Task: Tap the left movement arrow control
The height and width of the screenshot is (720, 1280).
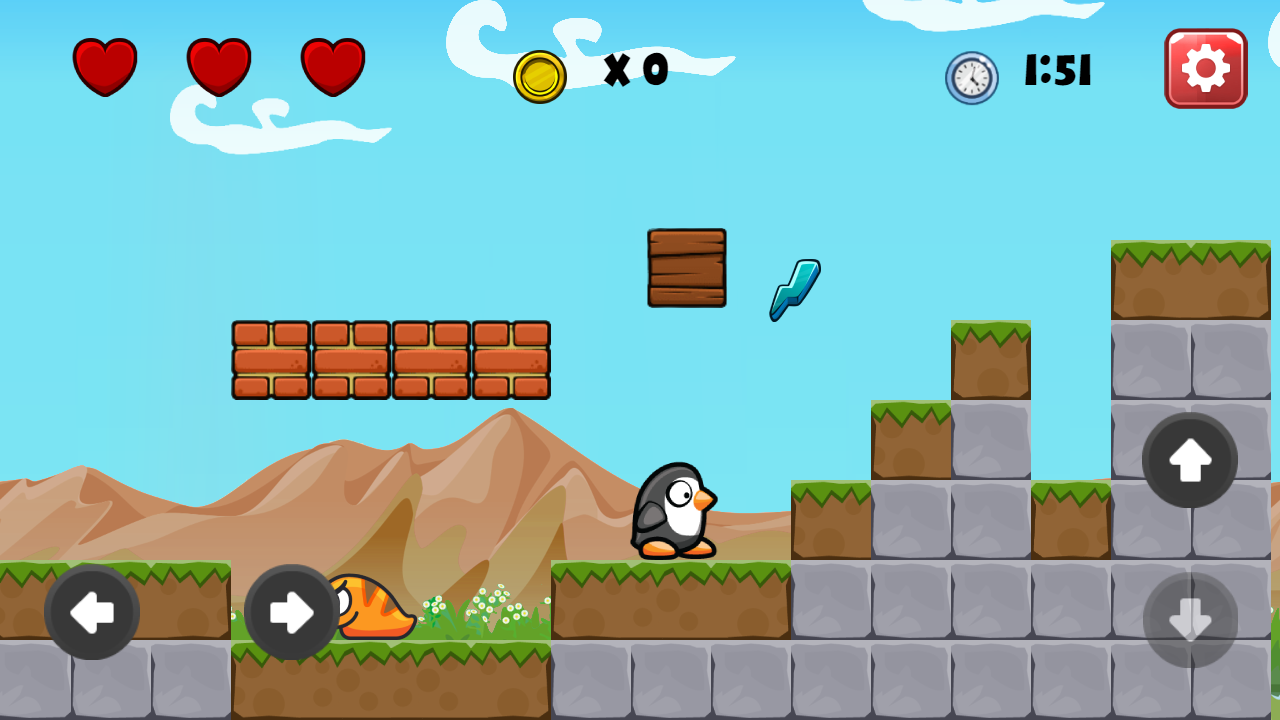Action: pyautogui.click(x=93, y=611)
